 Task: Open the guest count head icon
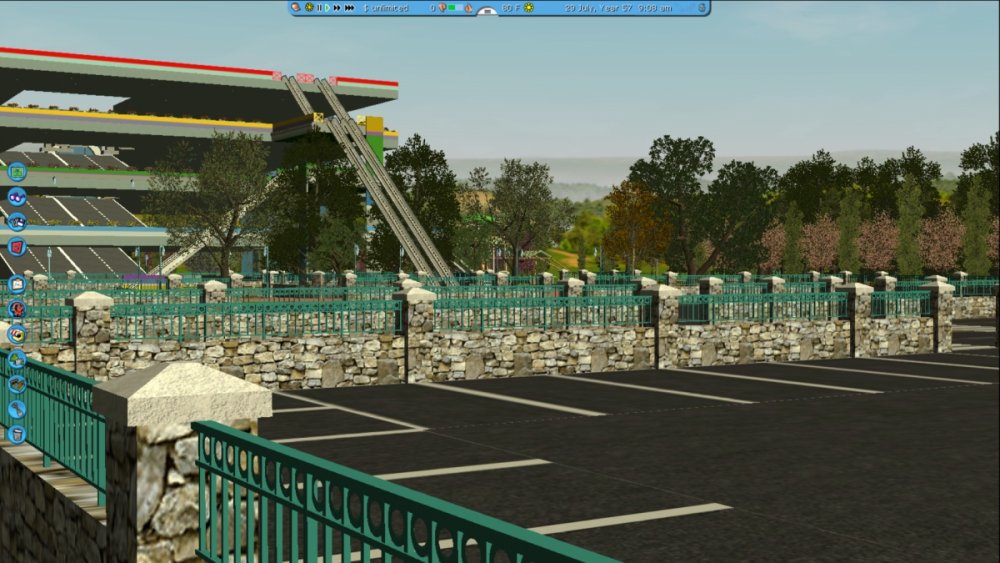442,8
